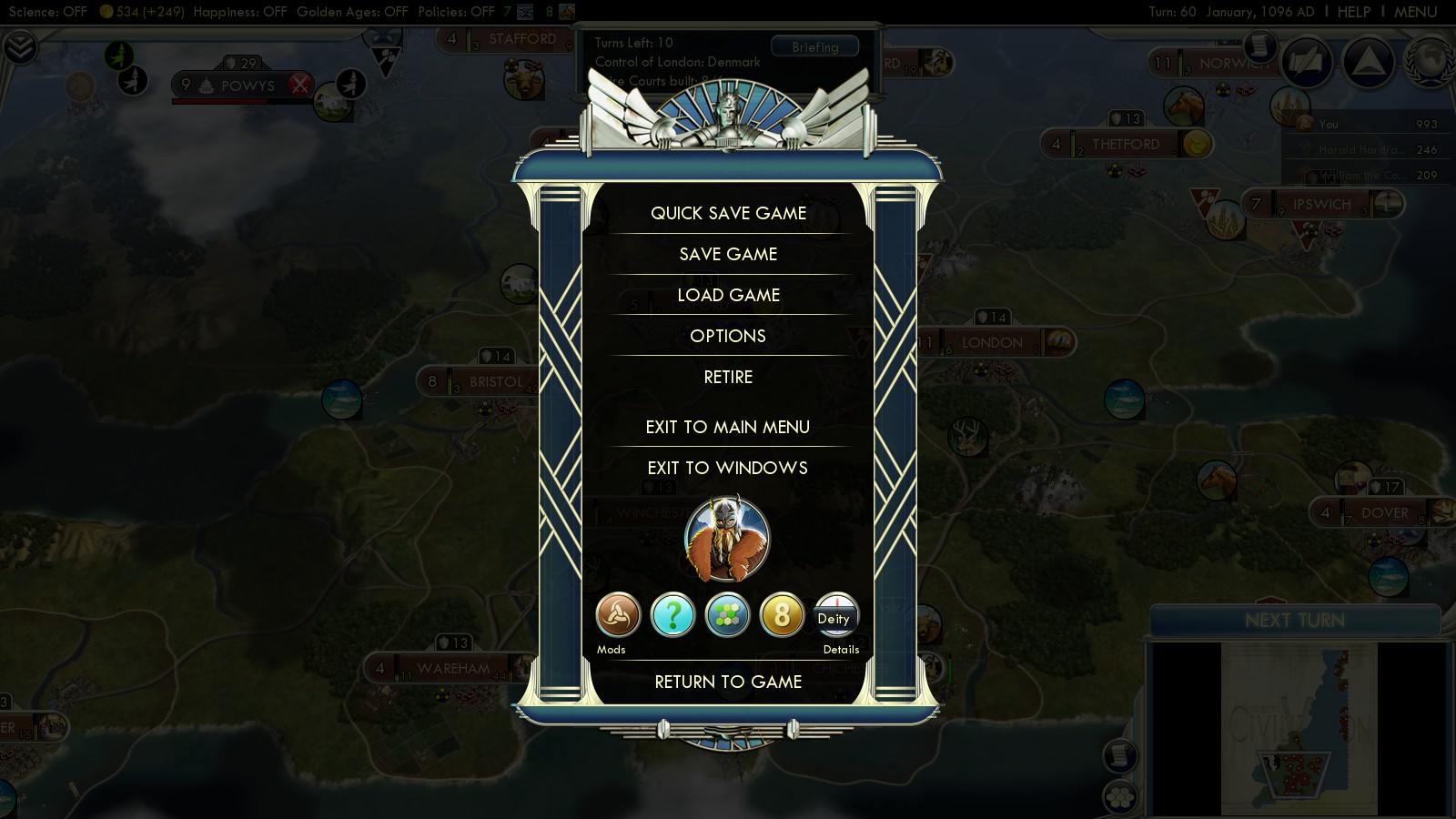Select Load Game from pause menu
The width and height of the screenshot is (1456, 819).
click(x=728, y=295)
